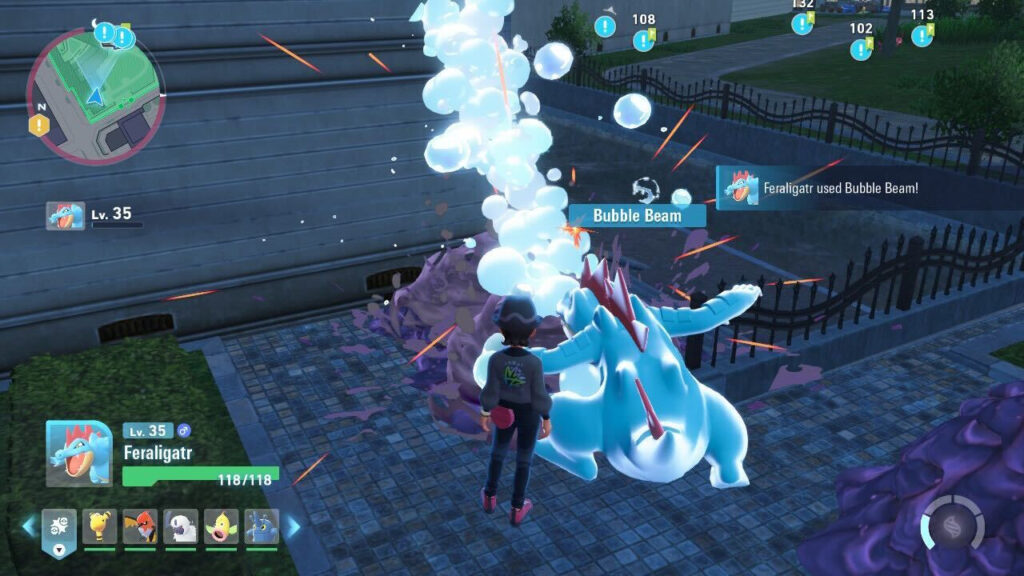Switch to the blue Heracross party slot
This screenshot has width=1024, height=576.
[x=261, y=526]
